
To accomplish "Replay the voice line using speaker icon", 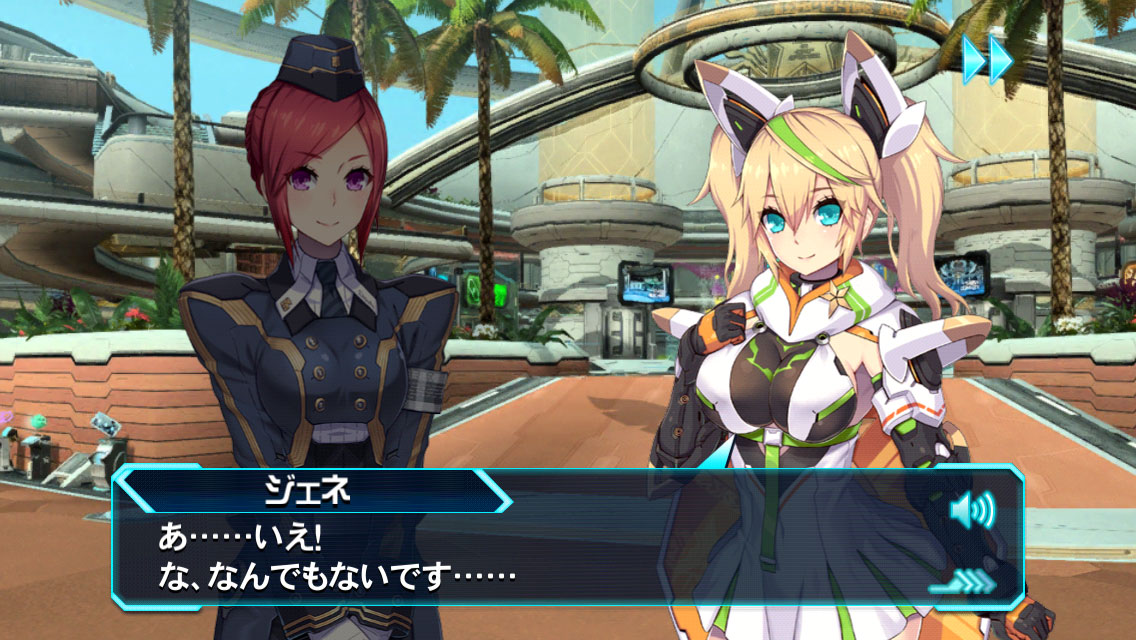I will 971,513.
